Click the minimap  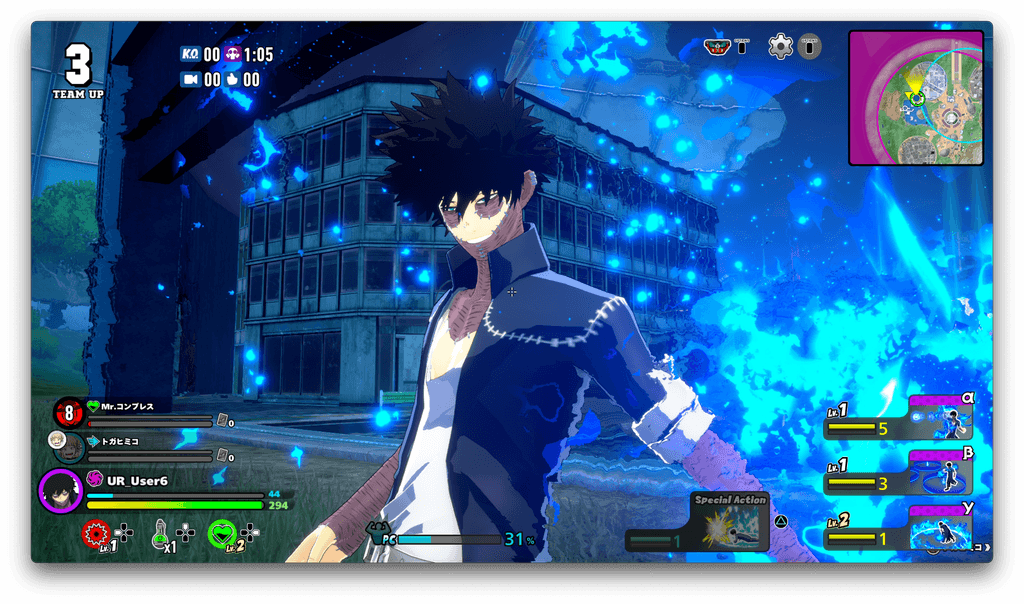click(x=915, y=97)
